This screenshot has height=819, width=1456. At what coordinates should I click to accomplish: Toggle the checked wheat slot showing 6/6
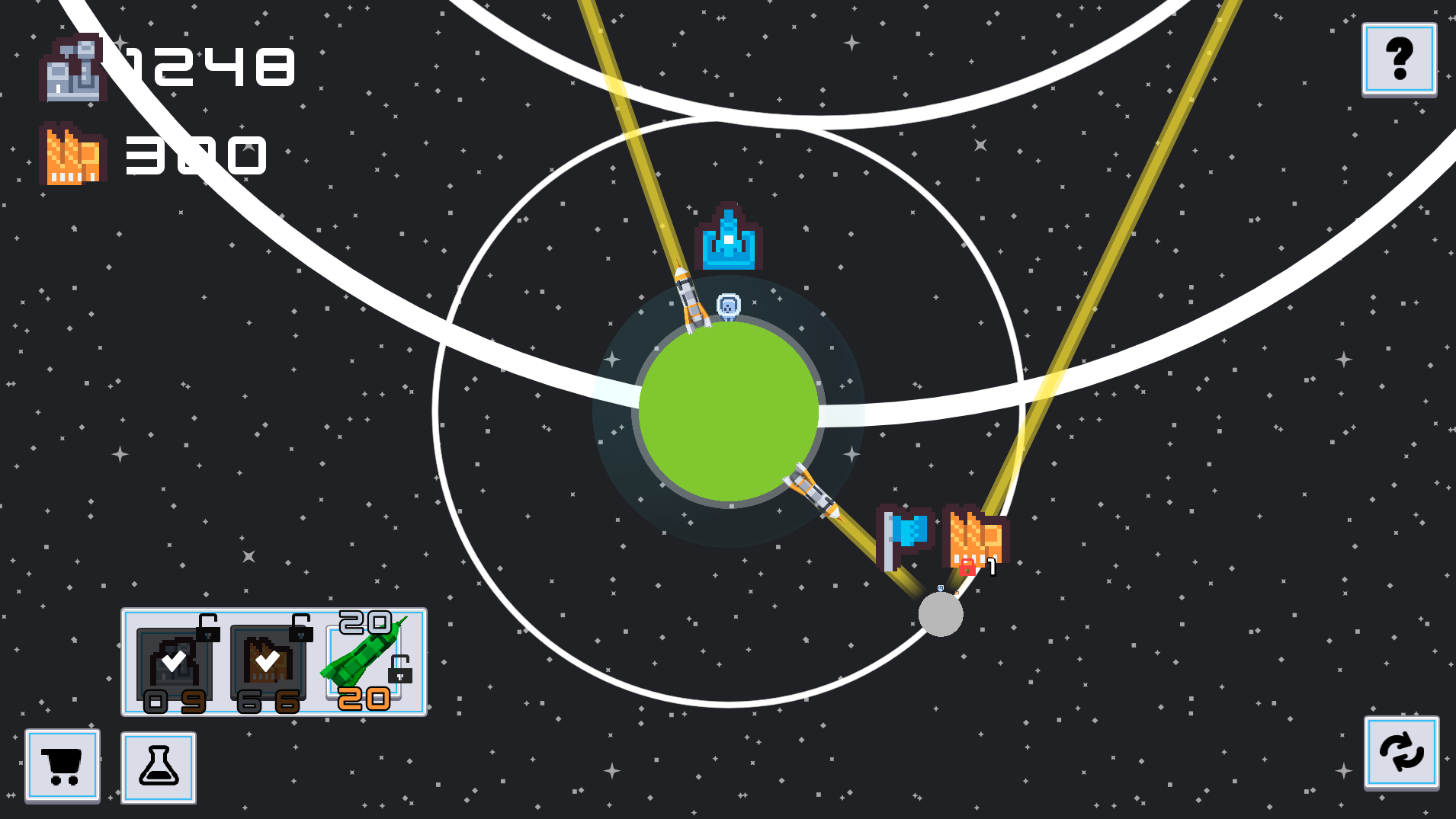268,661
